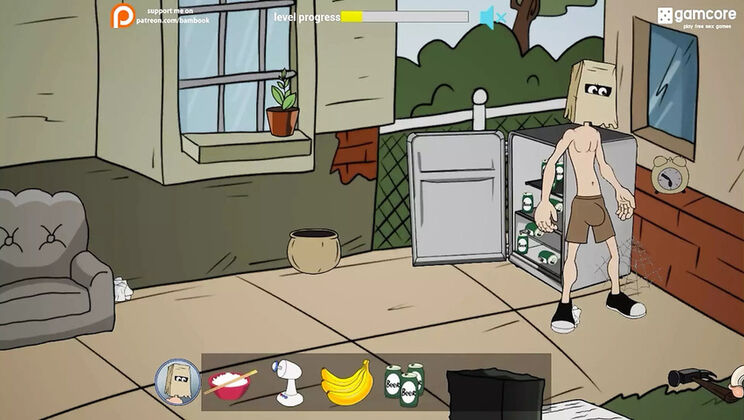This screenshot has height=420, width=744.
Task: Choose the bananas from the inventory bar
Action: click(346, 381)
